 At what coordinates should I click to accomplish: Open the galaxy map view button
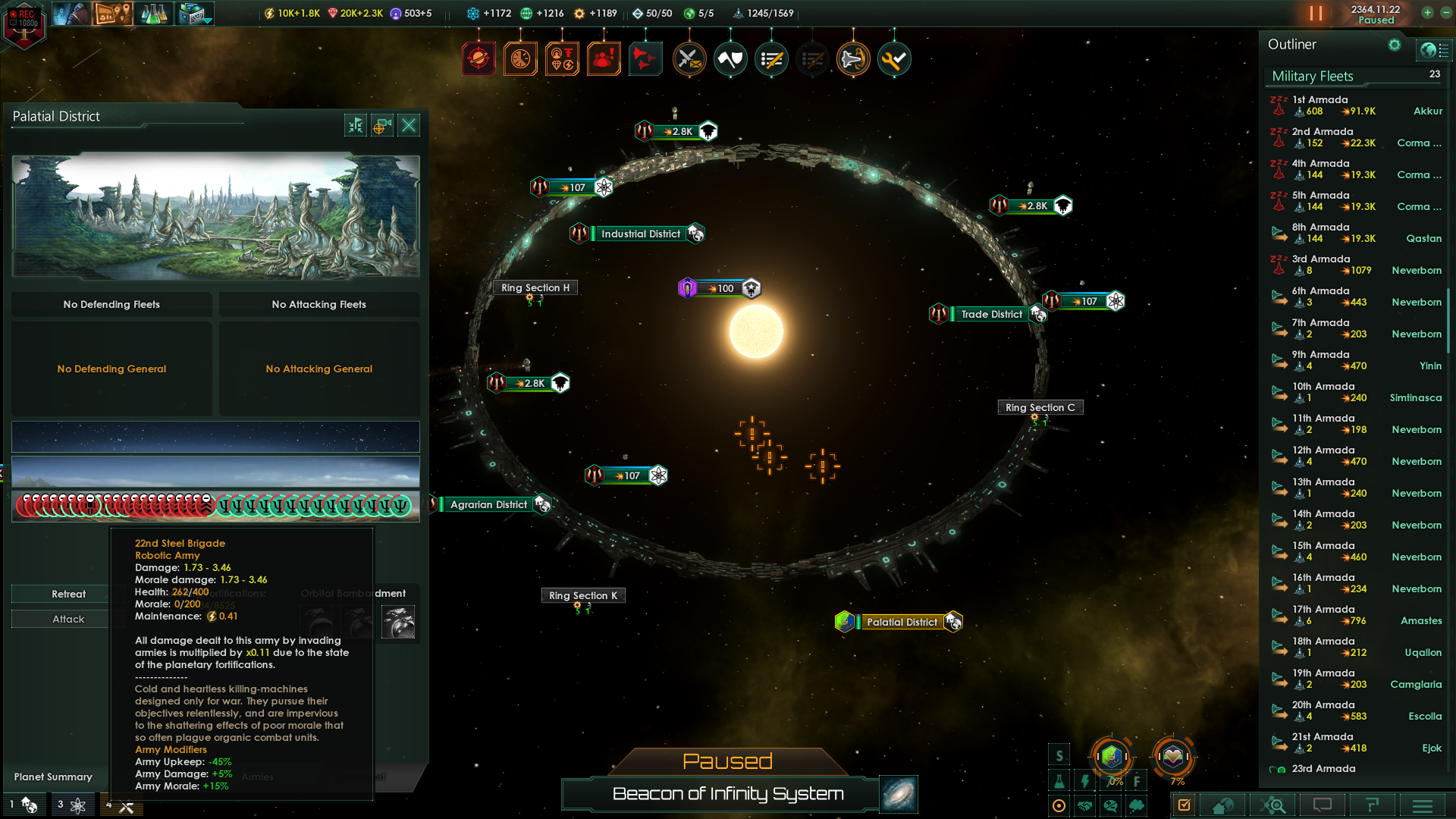point(899,794)
